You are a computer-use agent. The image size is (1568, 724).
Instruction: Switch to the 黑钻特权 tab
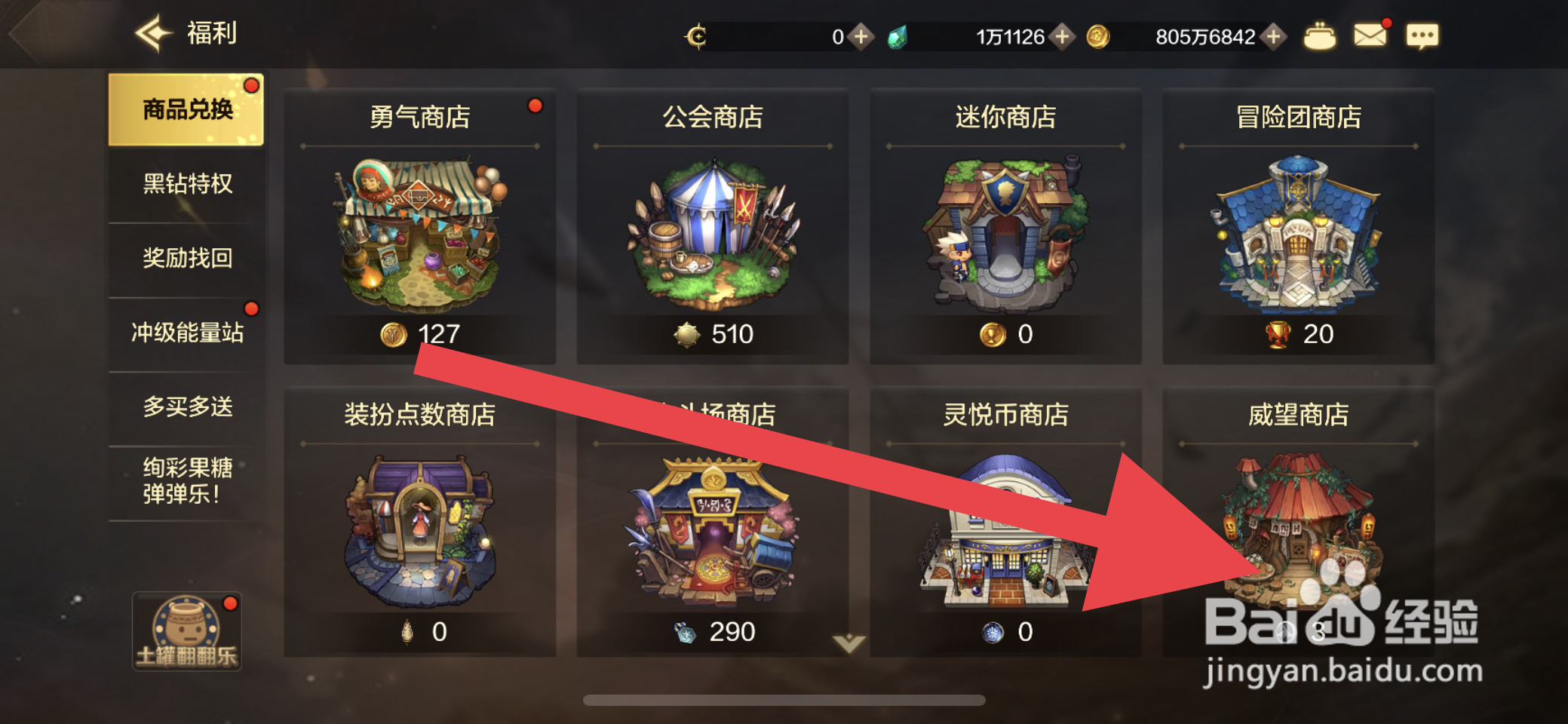(187, 184)
